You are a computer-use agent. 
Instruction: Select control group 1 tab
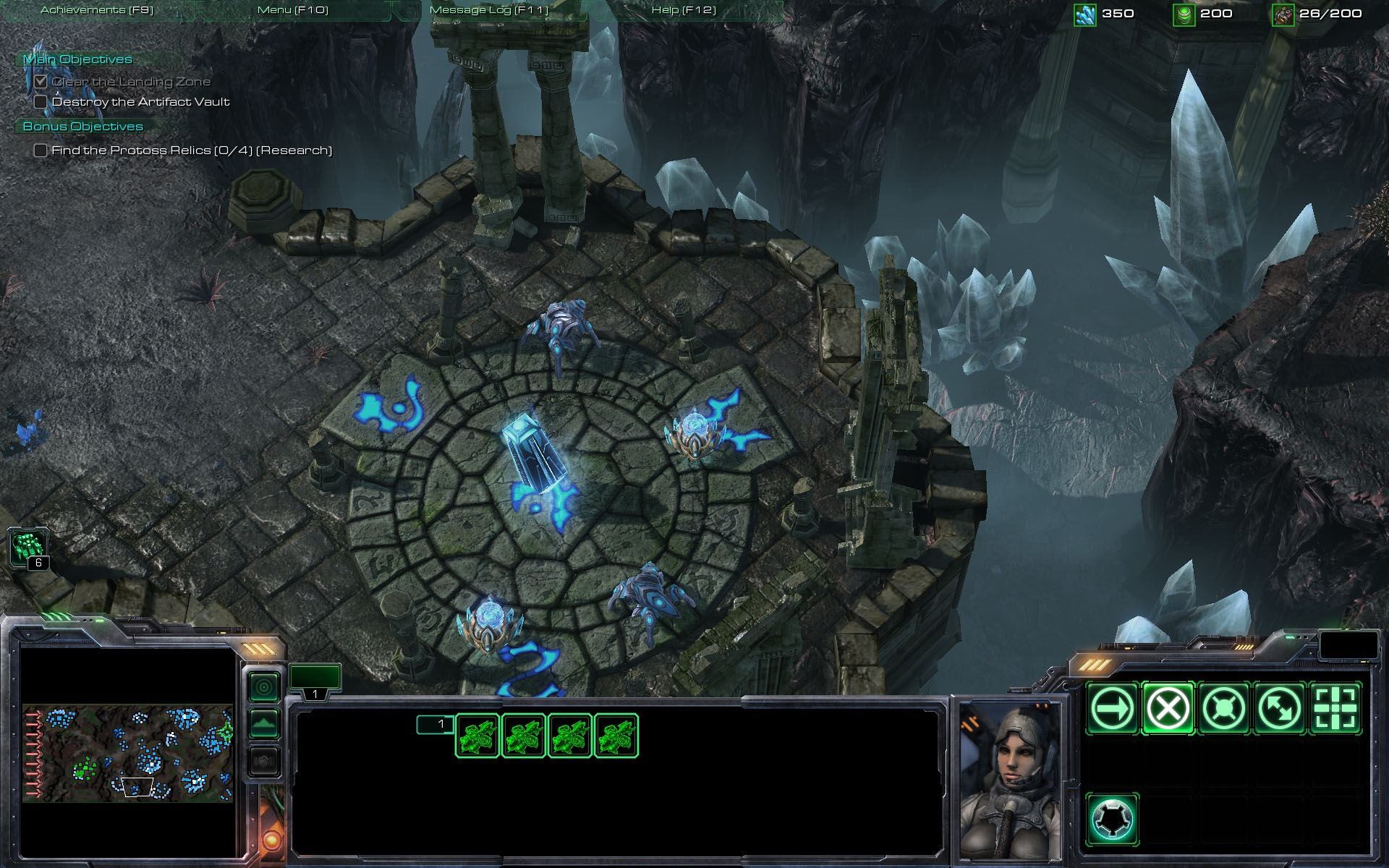(315, 681)
